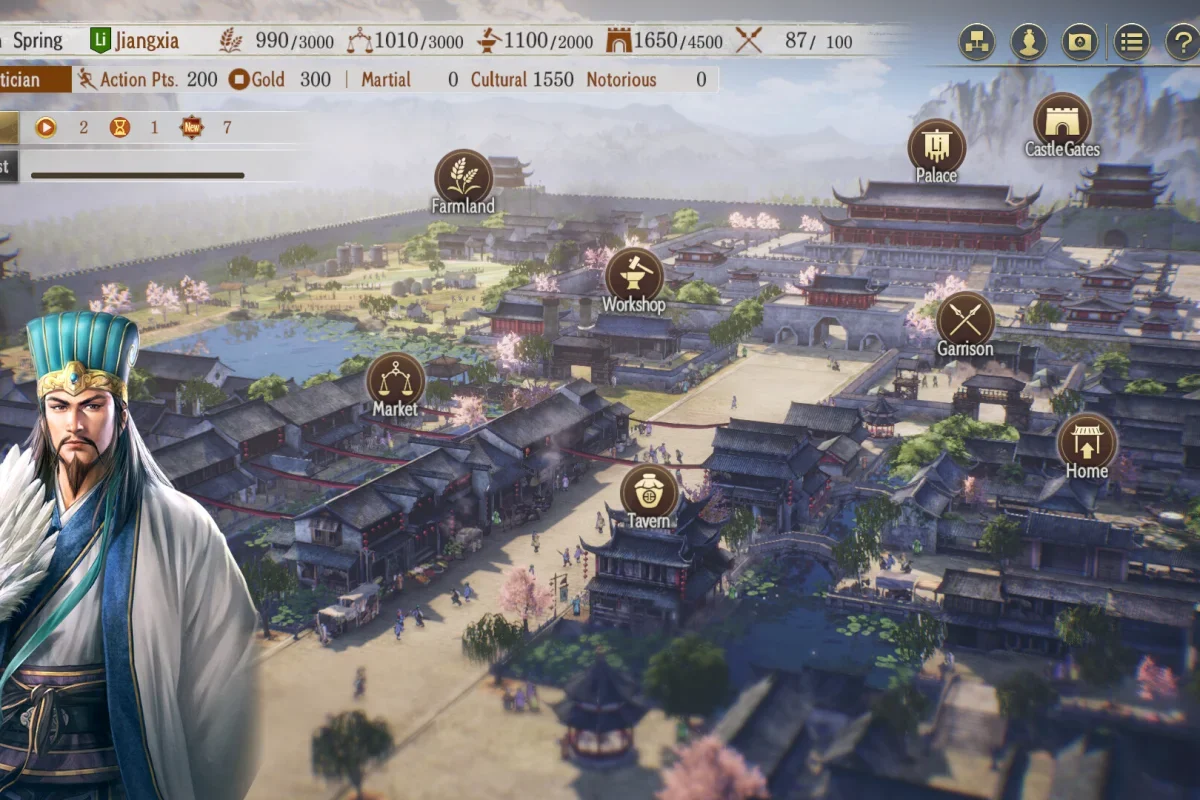
Task: Select the Castle Gates icon
Action: (x=1061, y=120)
